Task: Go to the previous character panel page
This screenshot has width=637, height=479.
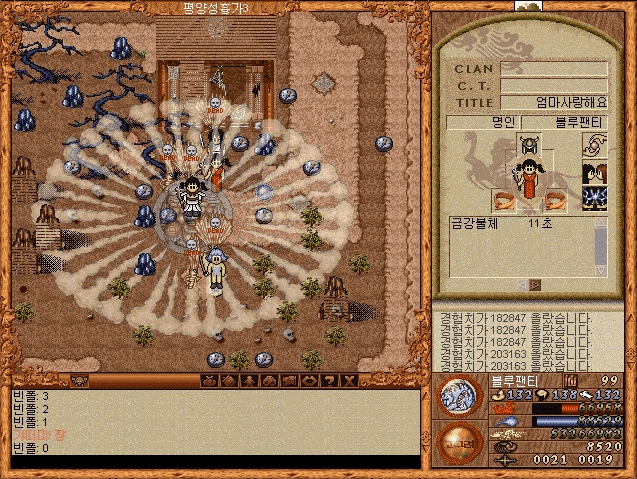Action: coord(521,285)
